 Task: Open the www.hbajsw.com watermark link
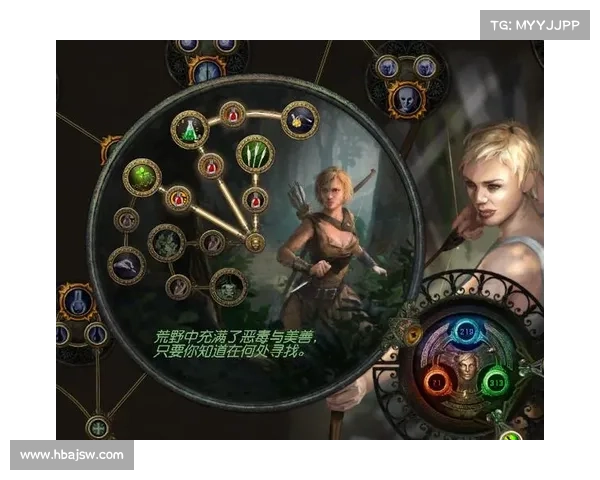click(72, 455)
